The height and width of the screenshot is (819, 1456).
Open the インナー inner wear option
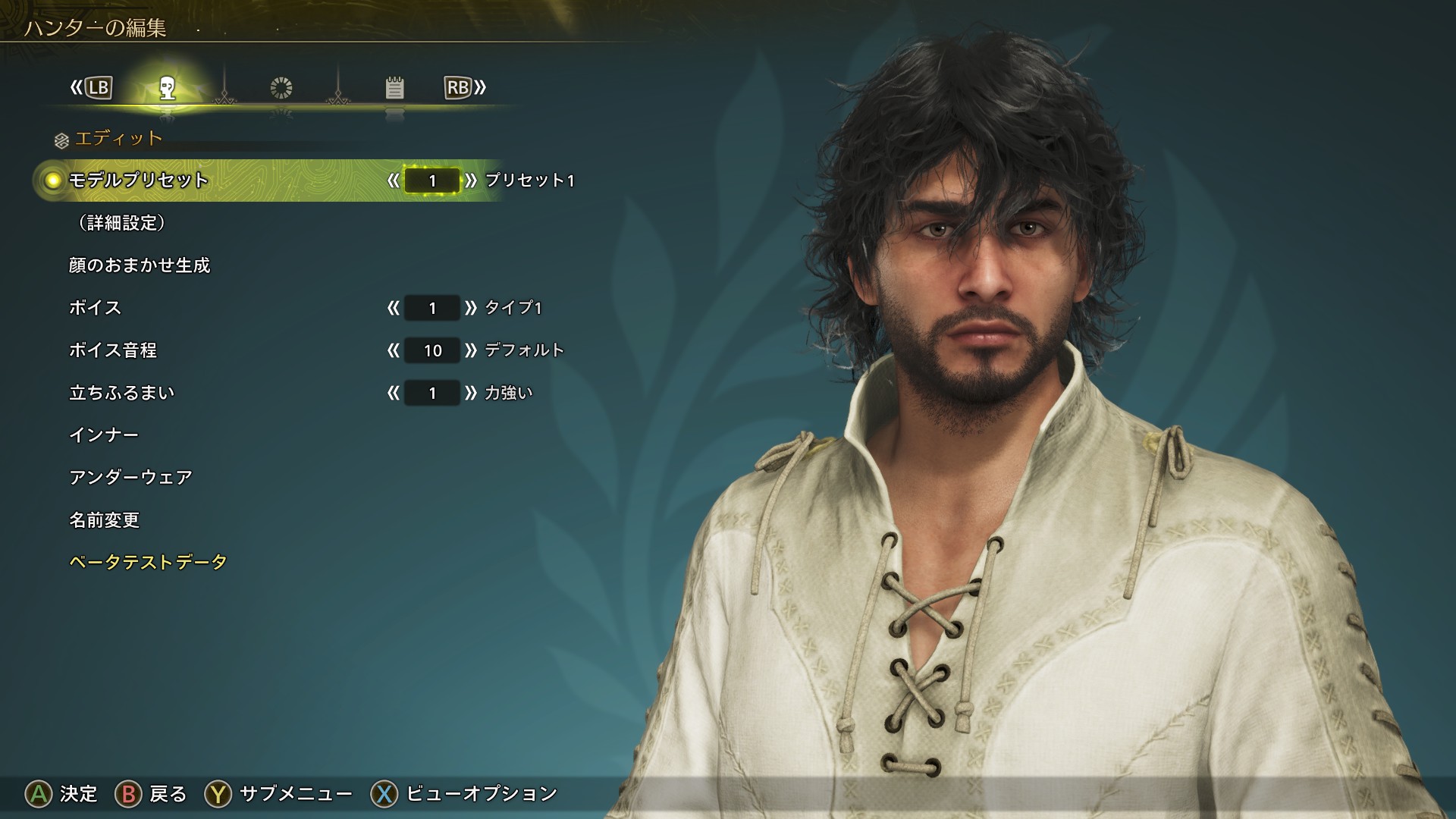[104, 435]
